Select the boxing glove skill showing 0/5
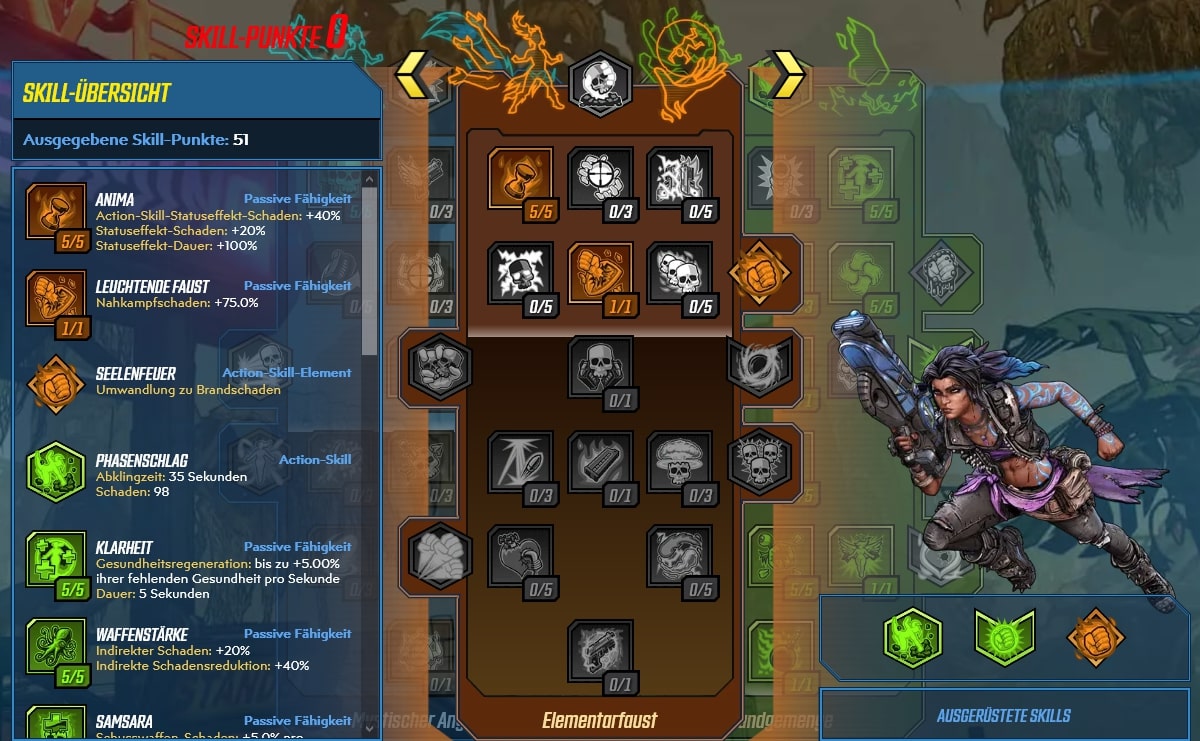1200x741 pixels. pyautogui.click(x=520, y=558)
